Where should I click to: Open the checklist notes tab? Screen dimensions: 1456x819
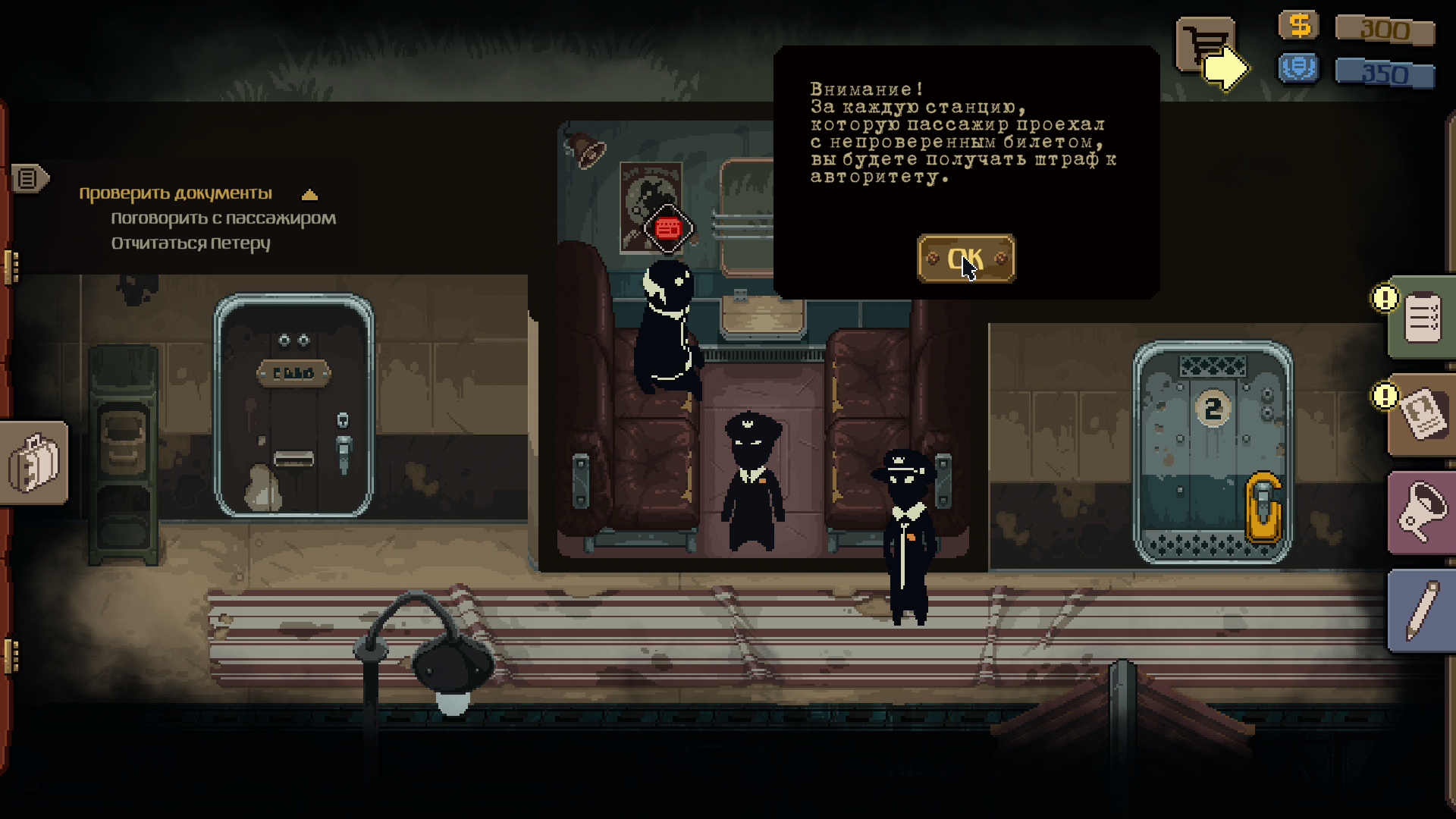pos(1421,318)
